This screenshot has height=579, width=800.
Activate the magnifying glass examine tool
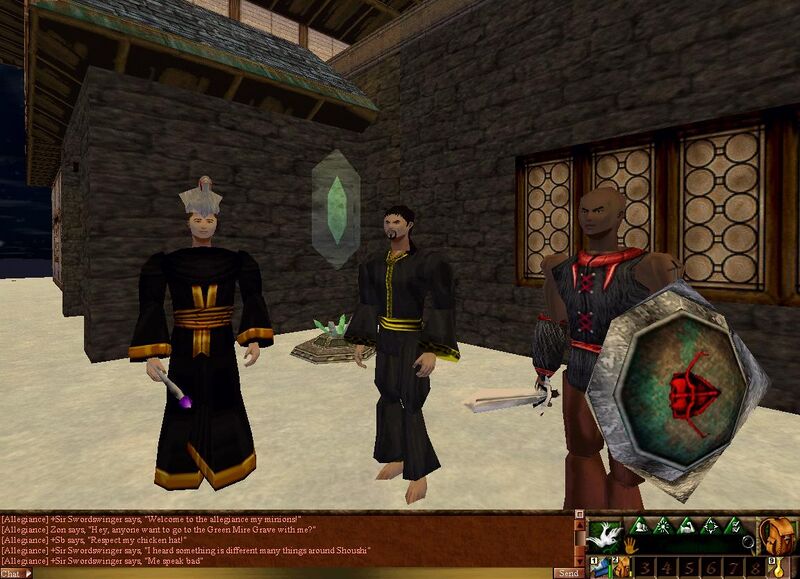coord(748,543)
